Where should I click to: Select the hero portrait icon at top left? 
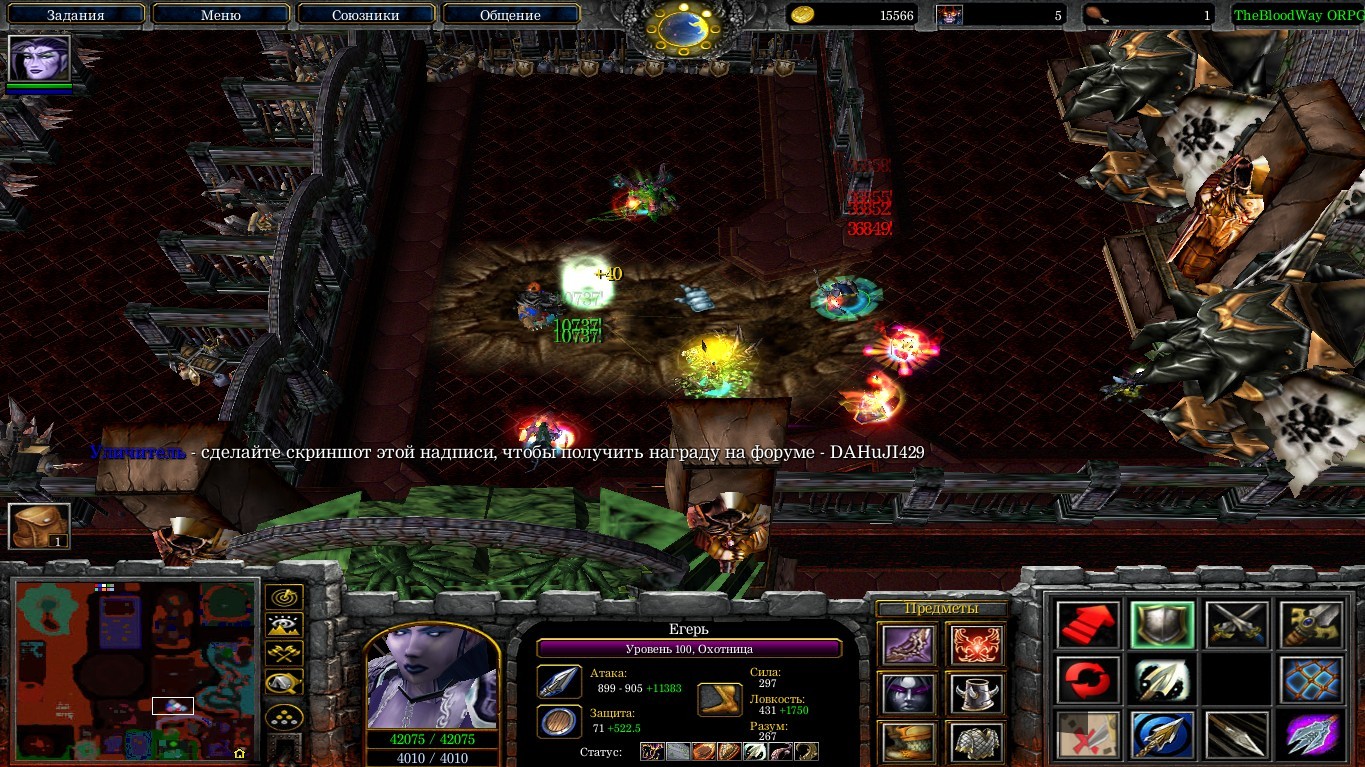40,59
